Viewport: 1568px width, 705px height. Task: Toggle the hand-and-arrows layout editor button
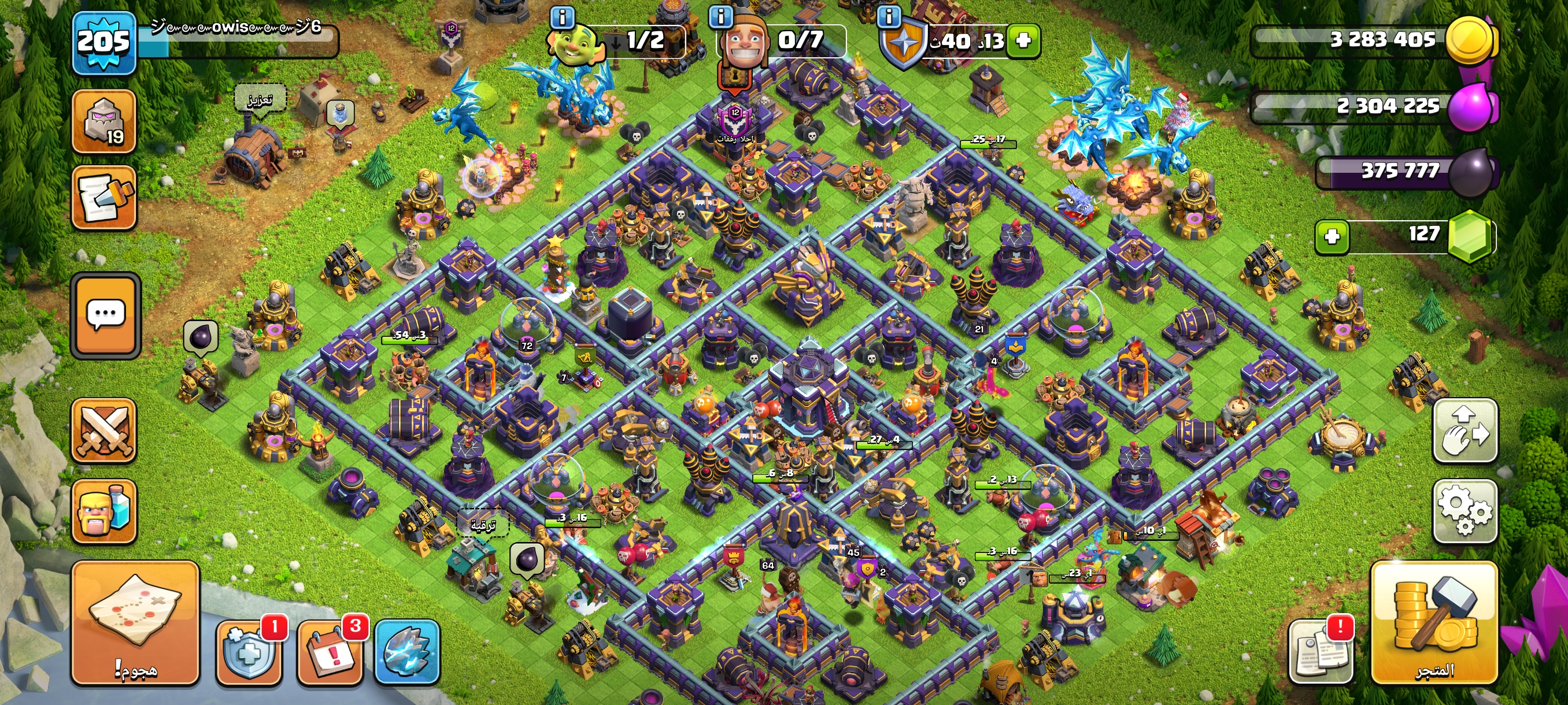(x=1465, y=431)
